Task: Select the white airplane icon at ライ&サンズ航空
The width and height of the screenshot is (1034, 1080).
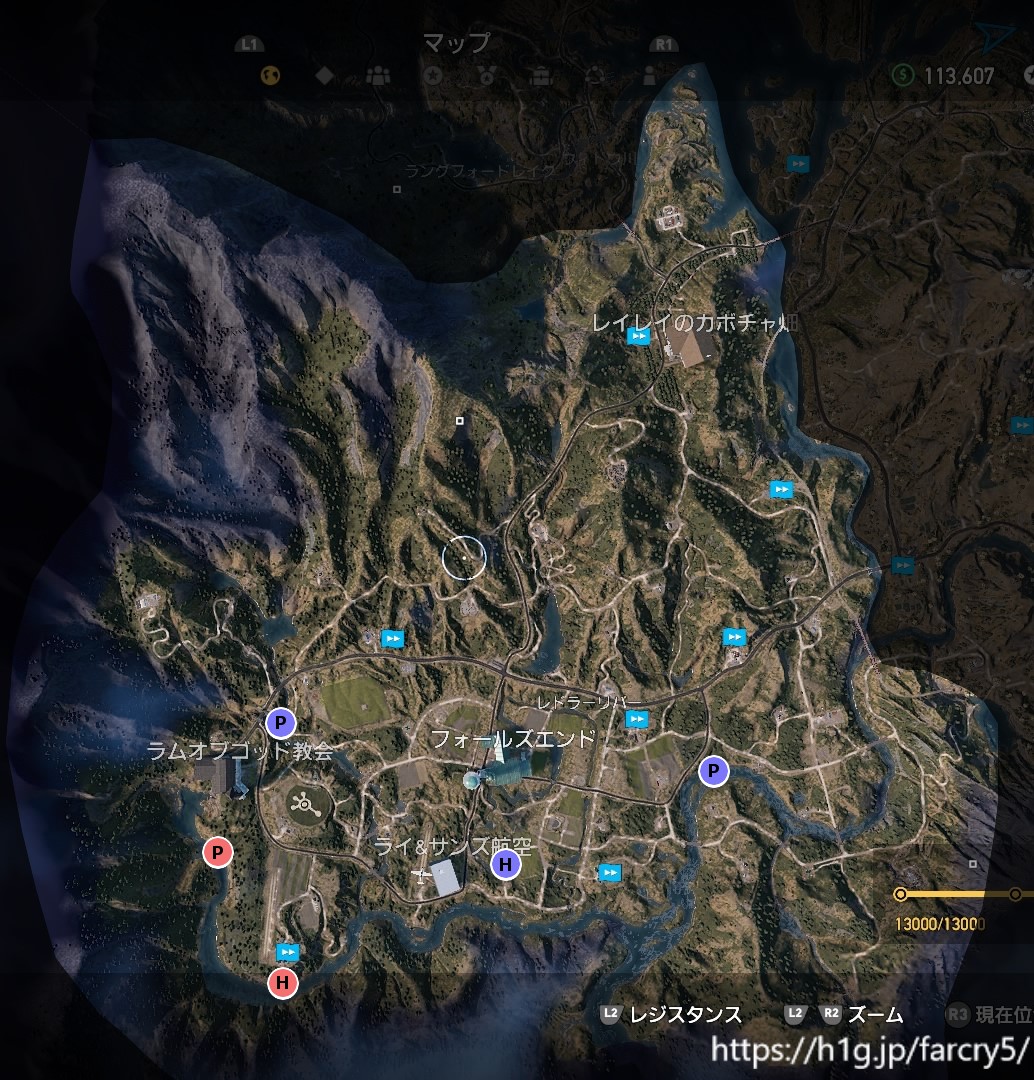Action: click(x=422, y=876)
